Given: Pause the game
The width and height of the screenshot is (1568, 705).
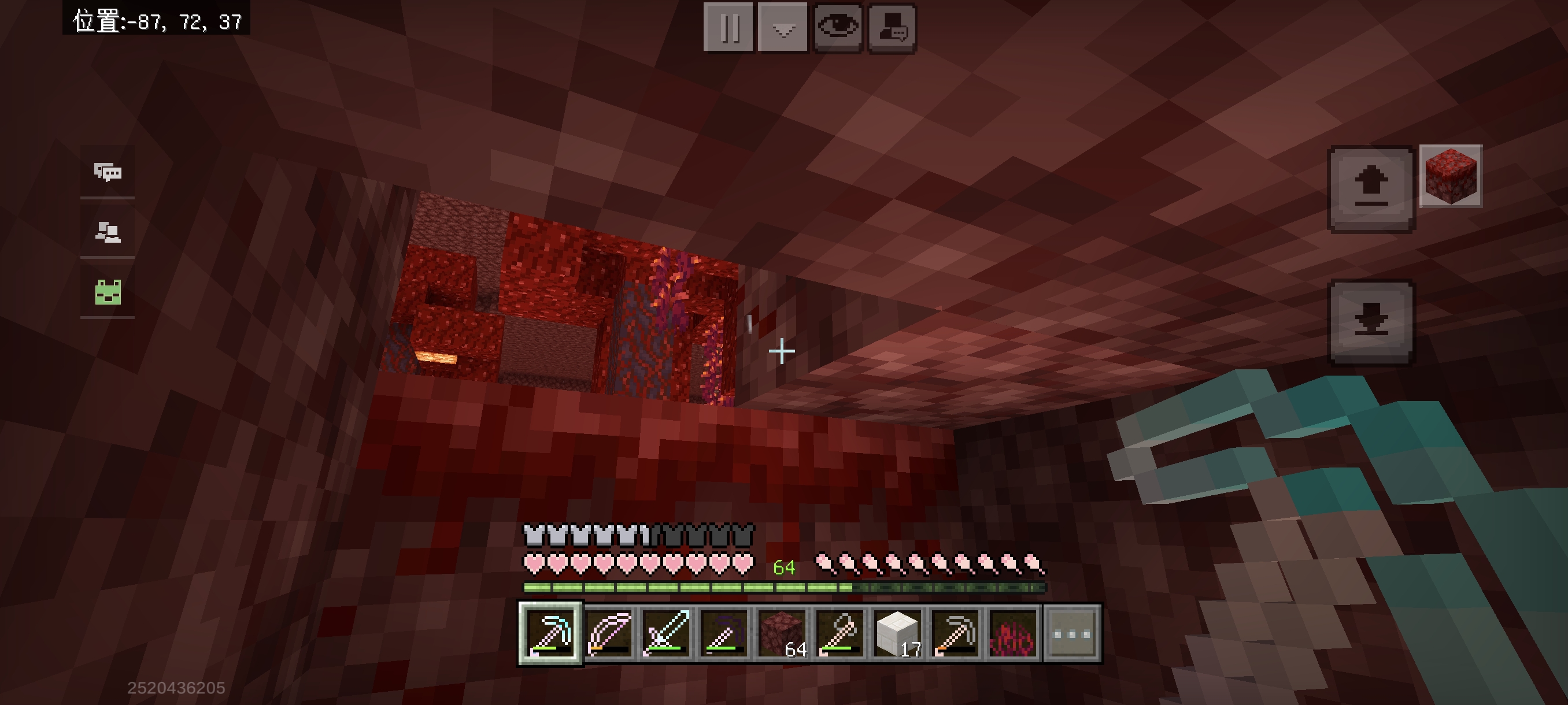Looking at the screenshot, I should coord(728,27).
